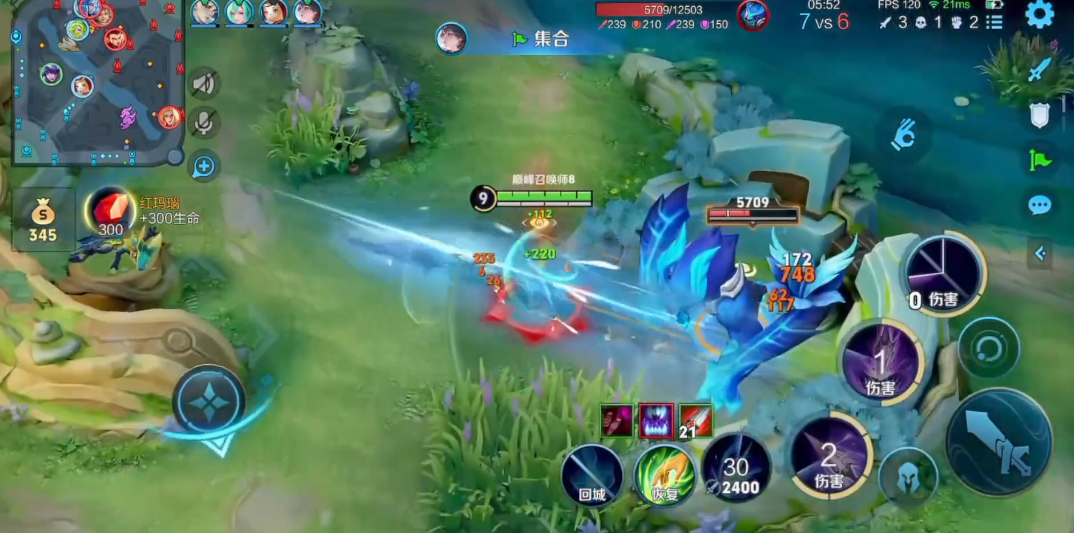Send the green flag rally signal
1074x533 pixels.
1040,158
